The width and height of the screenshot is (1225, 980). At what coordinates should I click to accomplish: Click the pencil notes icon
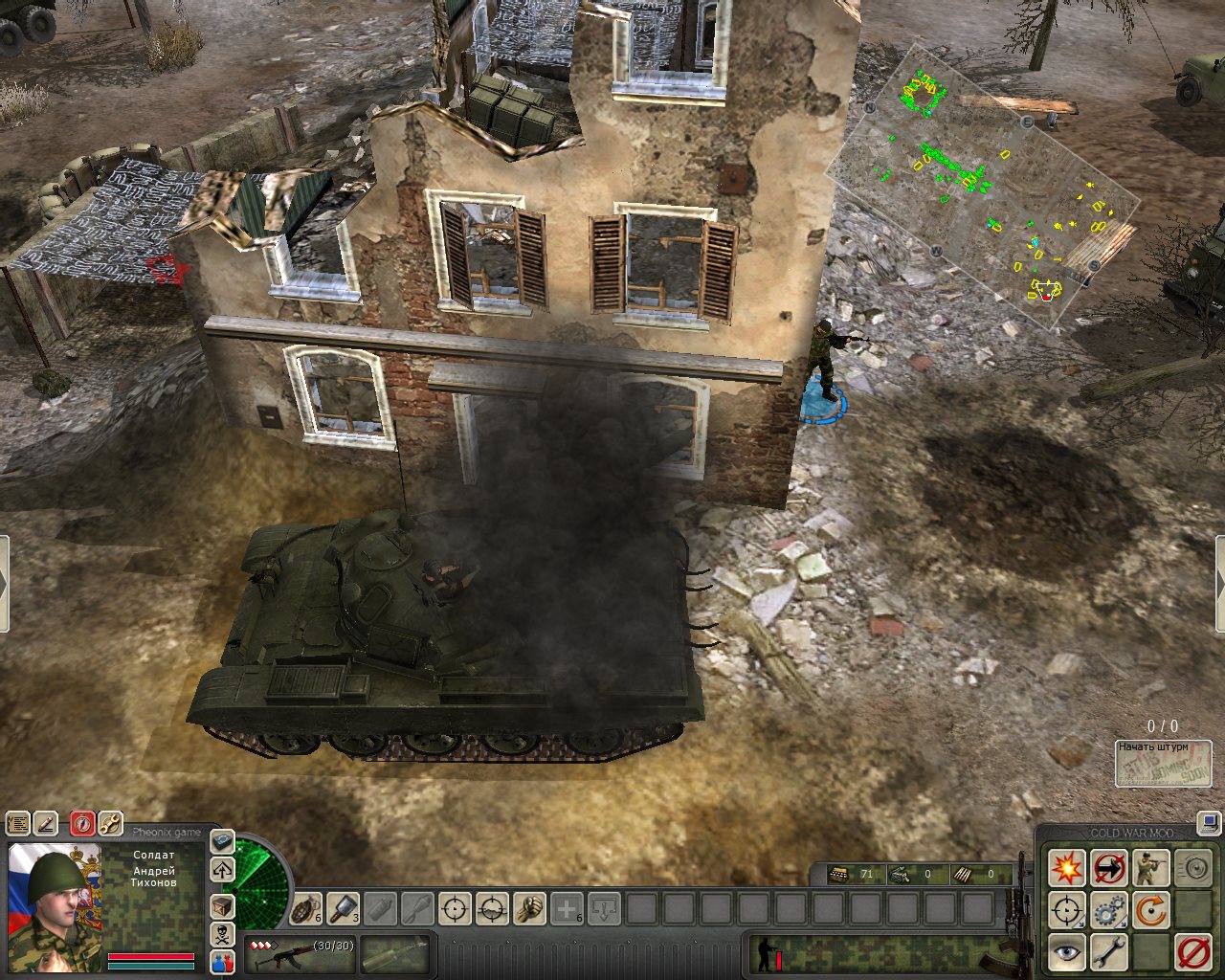tap(45, 823)
